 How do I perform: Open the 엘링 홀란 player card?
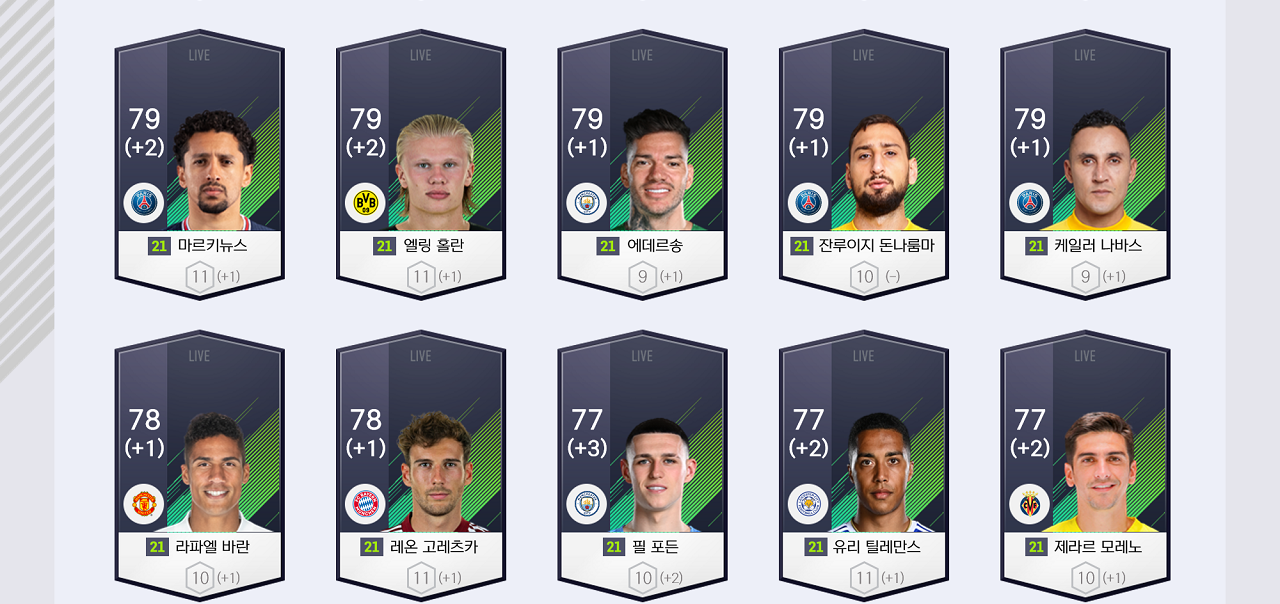click(x=421, y=165)
